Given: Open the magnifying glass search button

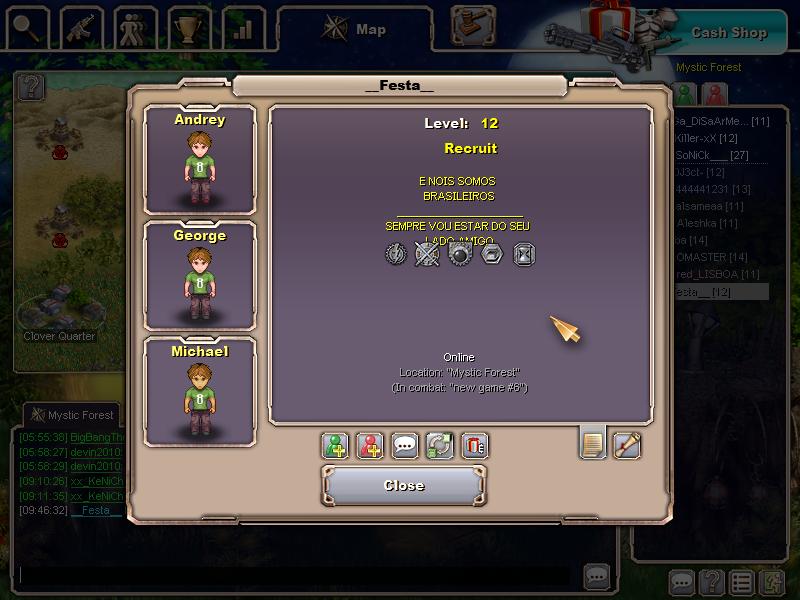Looking at the screenshot, I should [25, 27].
